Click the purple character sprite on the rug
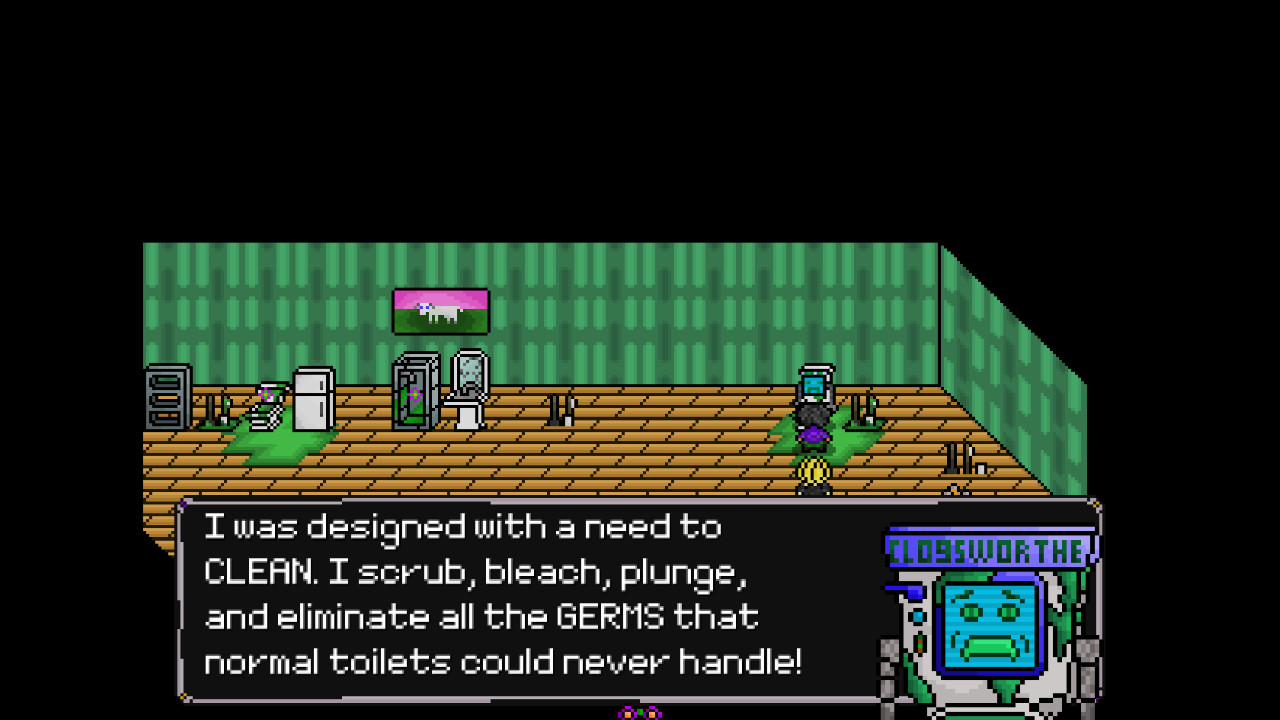This screenshot has height=720, width=1280. [812, 436]
